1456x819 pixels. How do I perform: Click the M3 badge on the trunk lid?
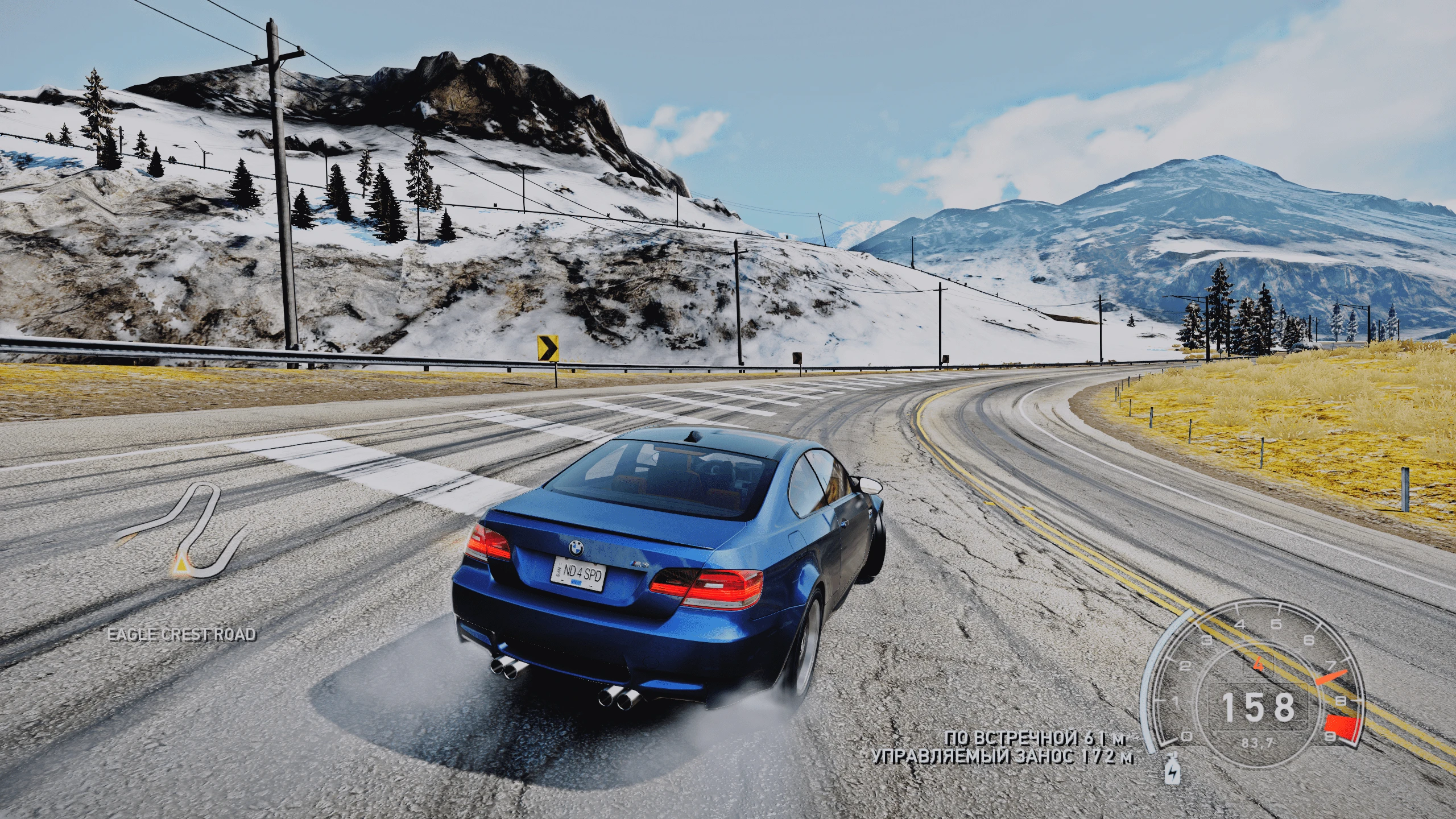click(639, 564)
